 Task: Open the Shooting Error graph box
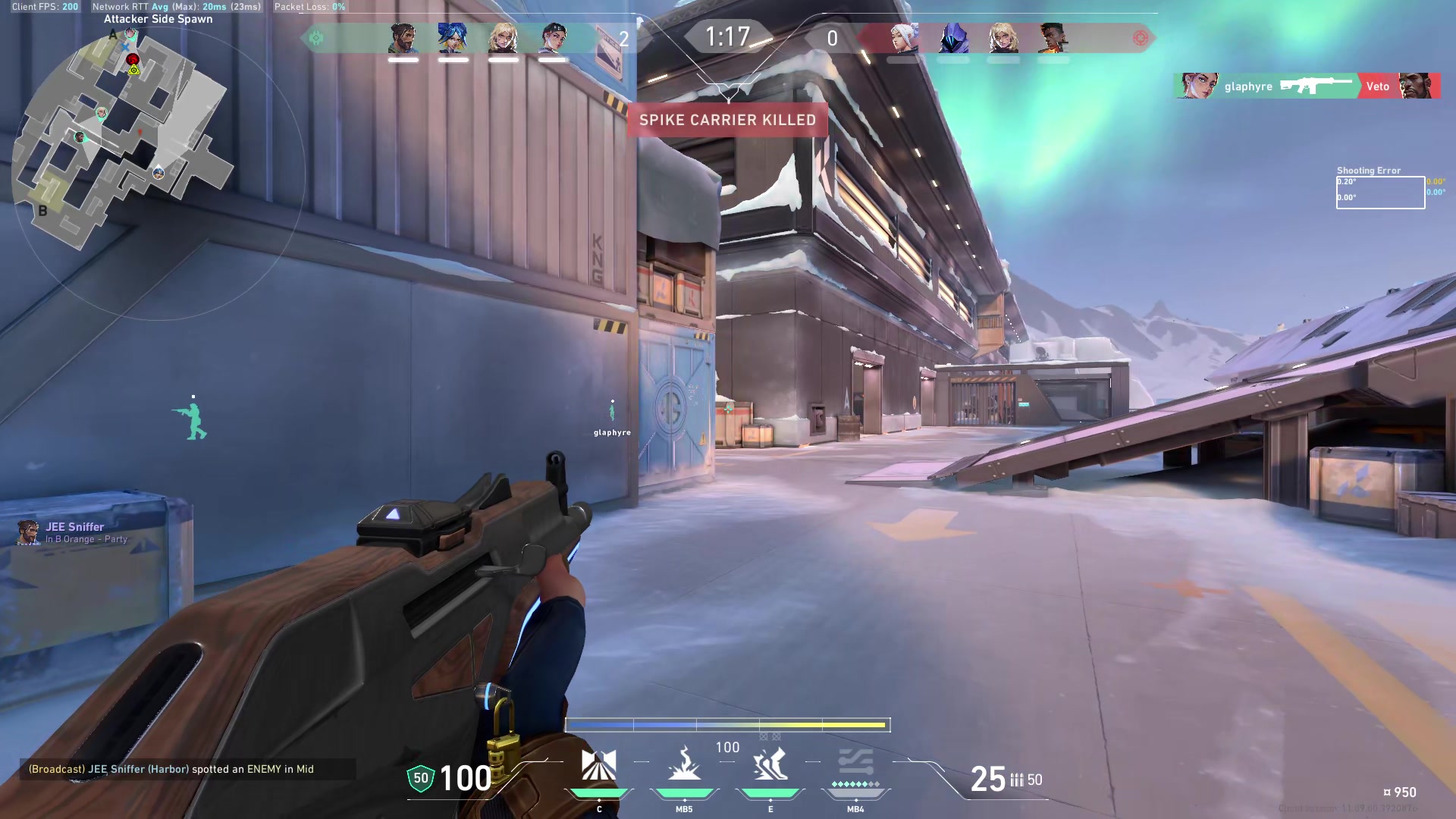coord(1380,193)
